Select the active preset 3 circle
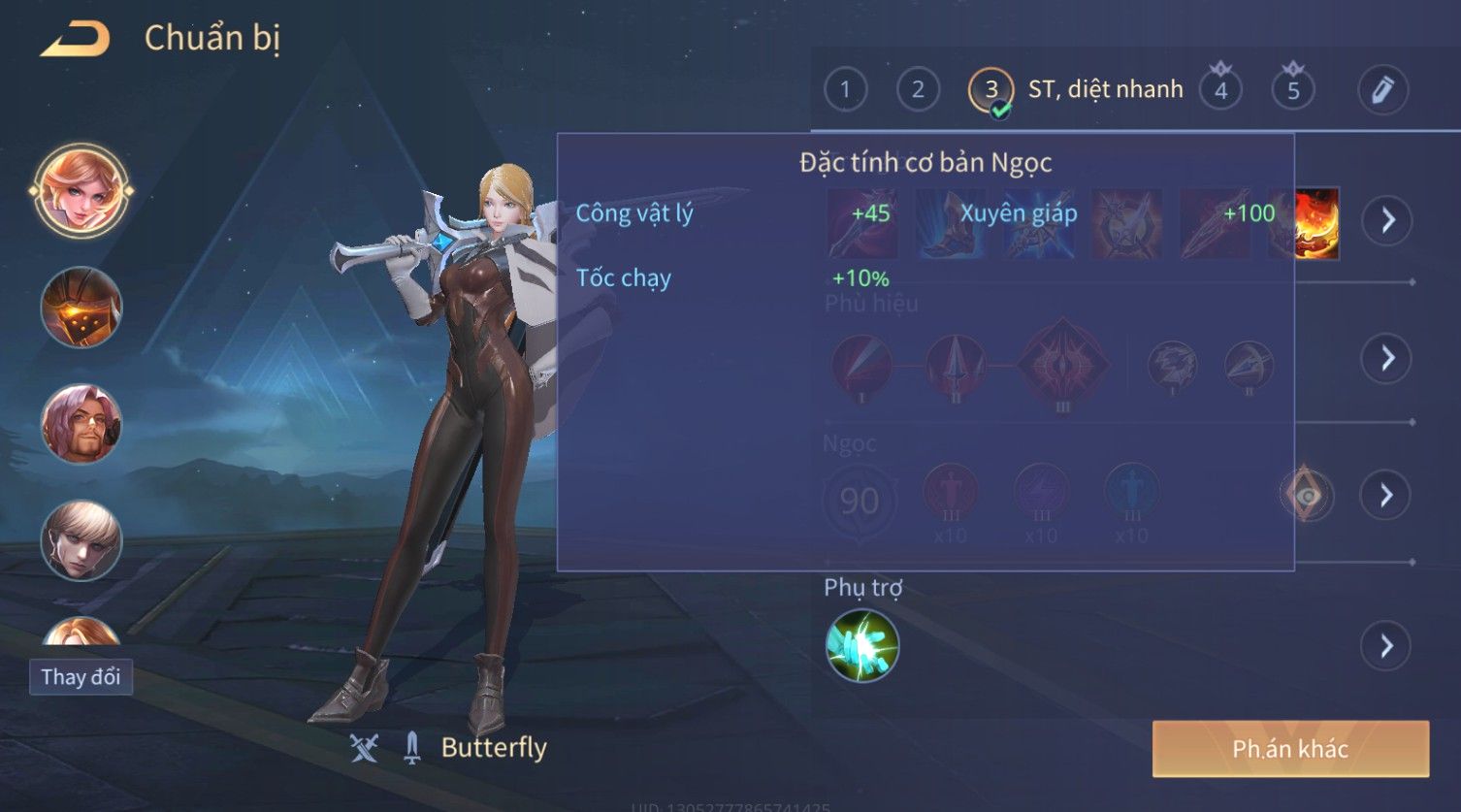Viewport: 1461px width, 812px height. click(x=990, y=90)
